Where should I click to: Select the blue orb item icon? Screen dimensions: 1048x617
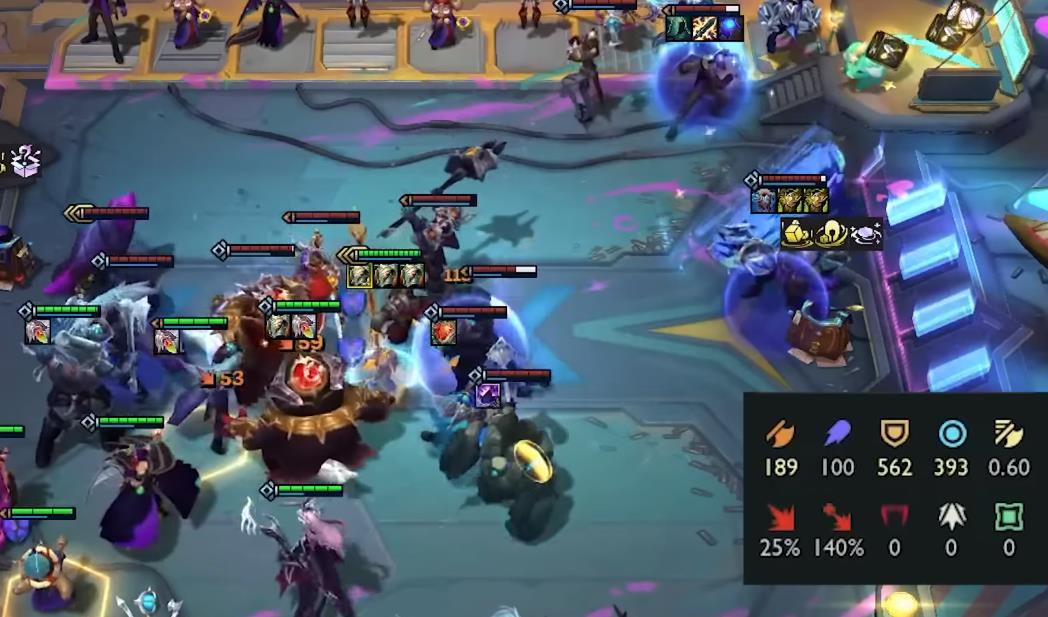click(731, 28)
